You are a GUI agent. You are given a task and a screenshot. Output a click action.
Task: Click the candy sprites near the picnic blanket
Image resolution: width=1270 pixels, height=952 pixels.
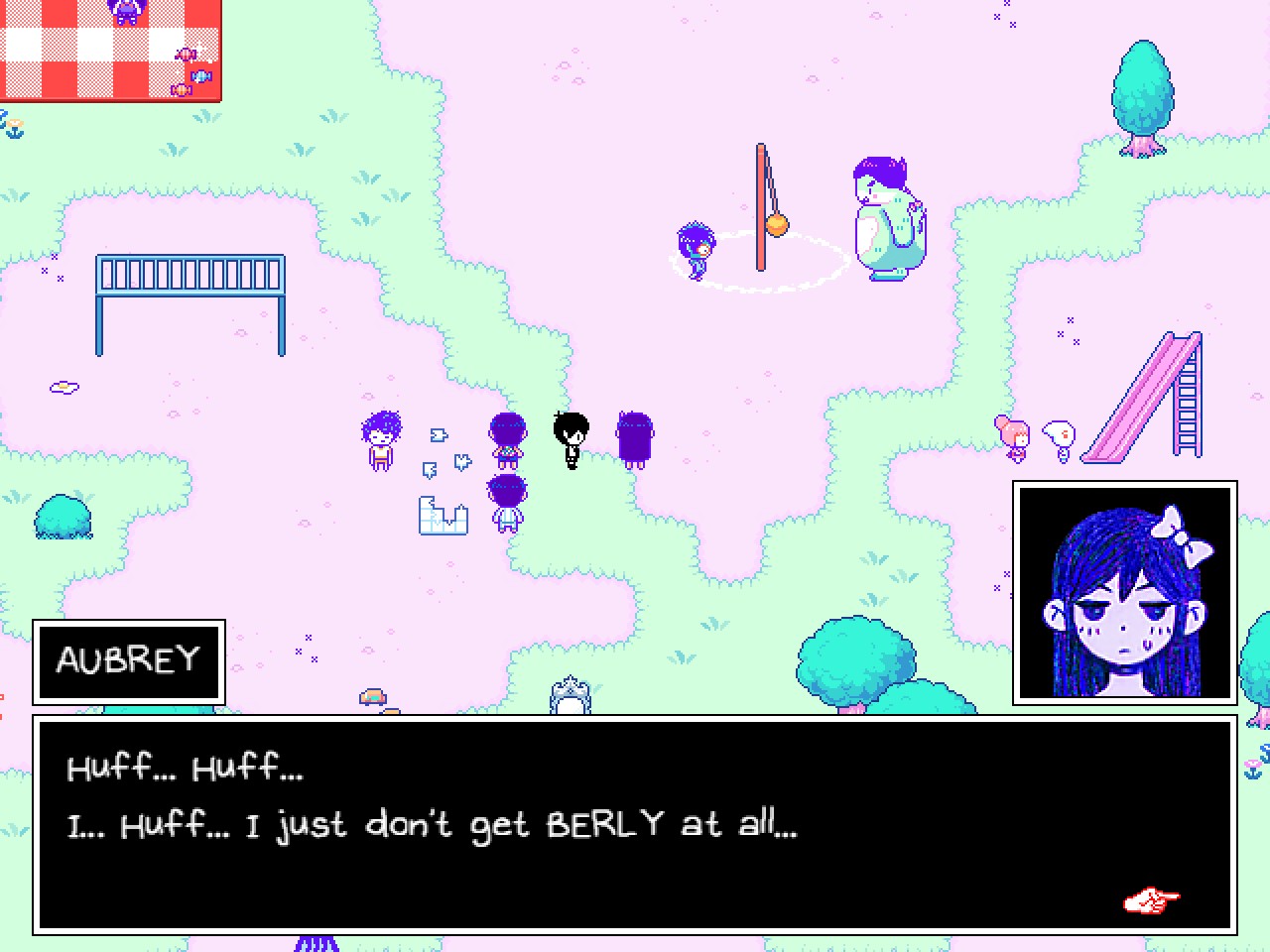tap(189, 74)
